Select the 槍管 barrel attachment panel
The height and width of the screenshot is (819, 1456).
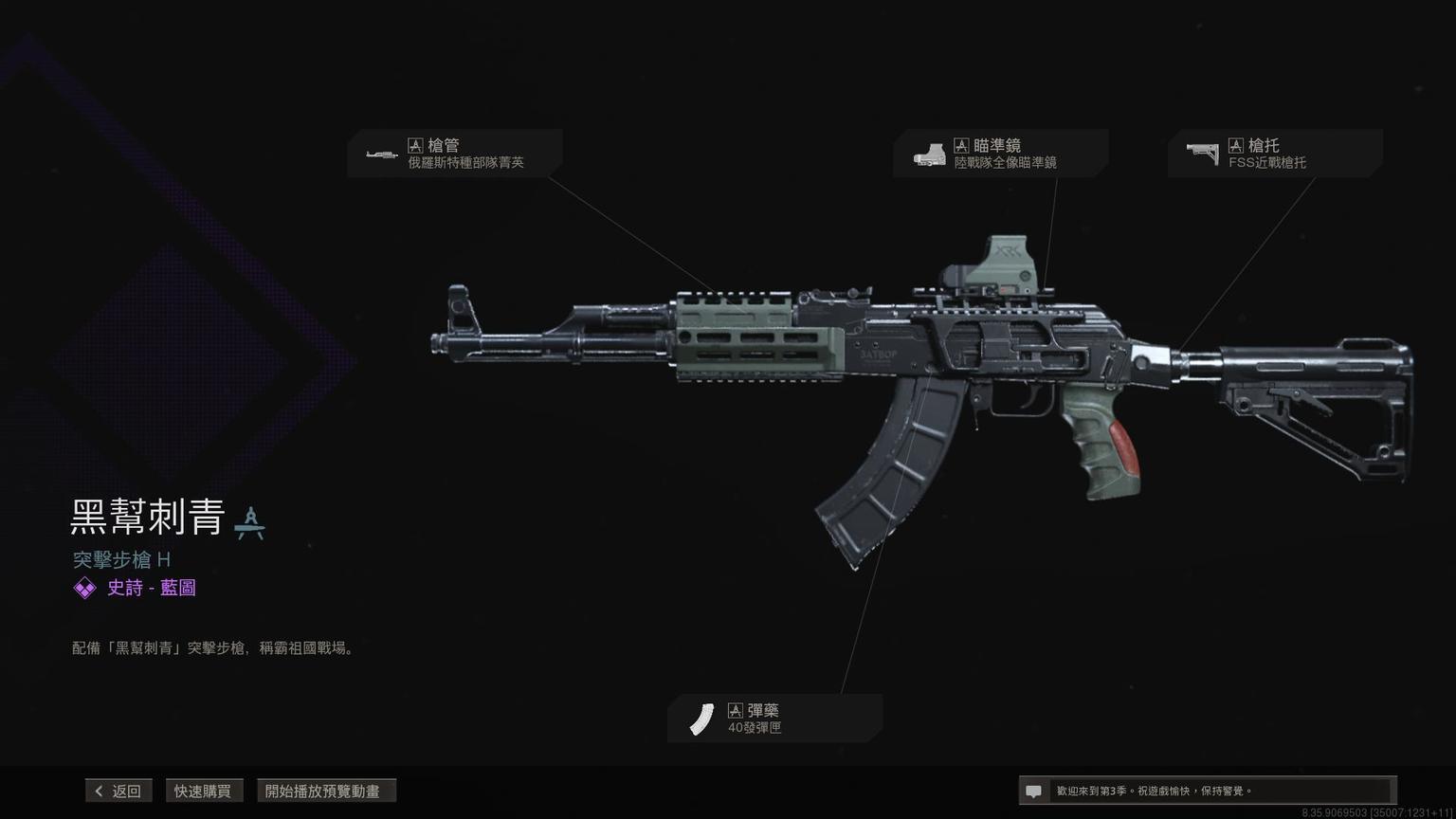455,154
